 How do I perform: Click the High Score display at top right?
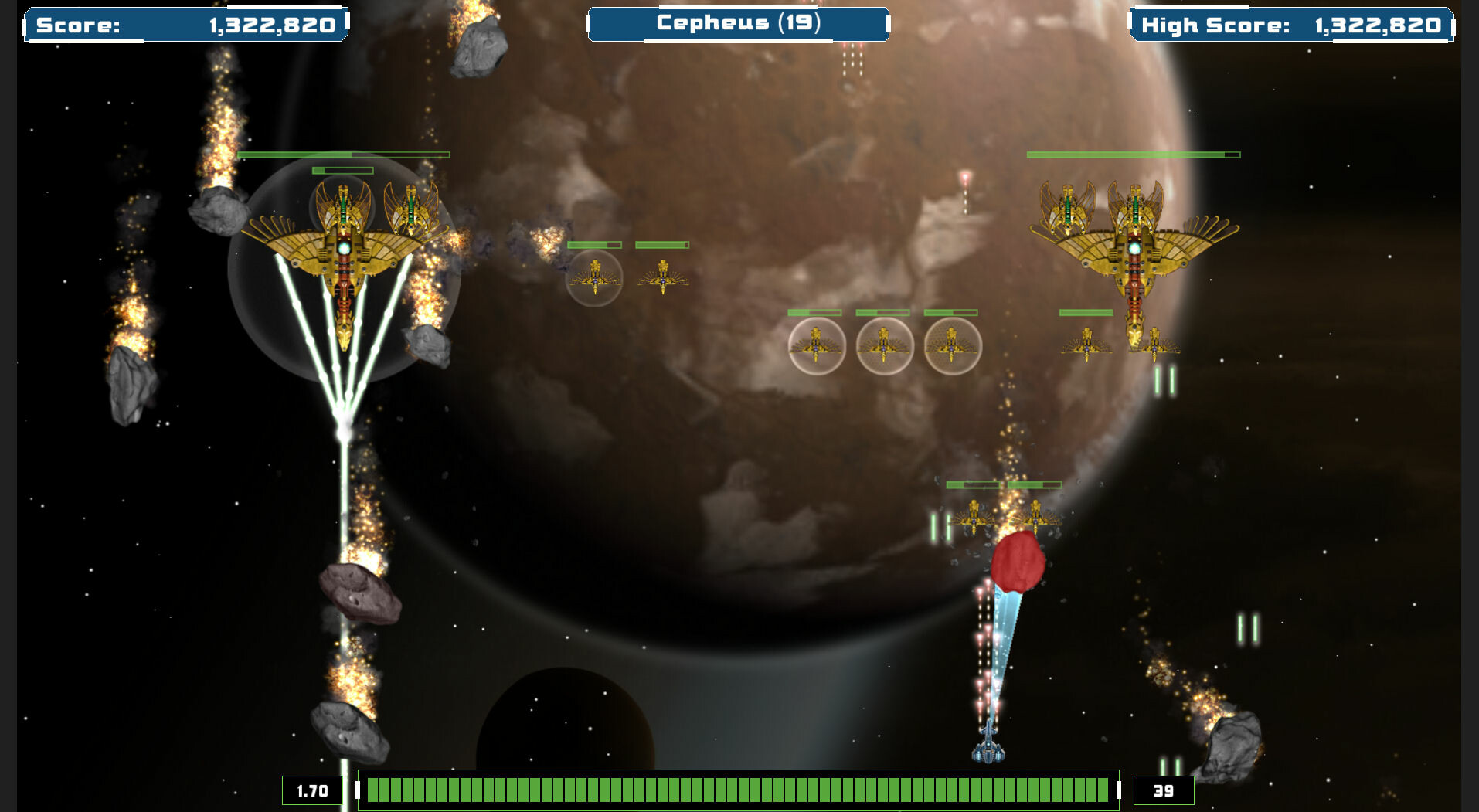1298,25
